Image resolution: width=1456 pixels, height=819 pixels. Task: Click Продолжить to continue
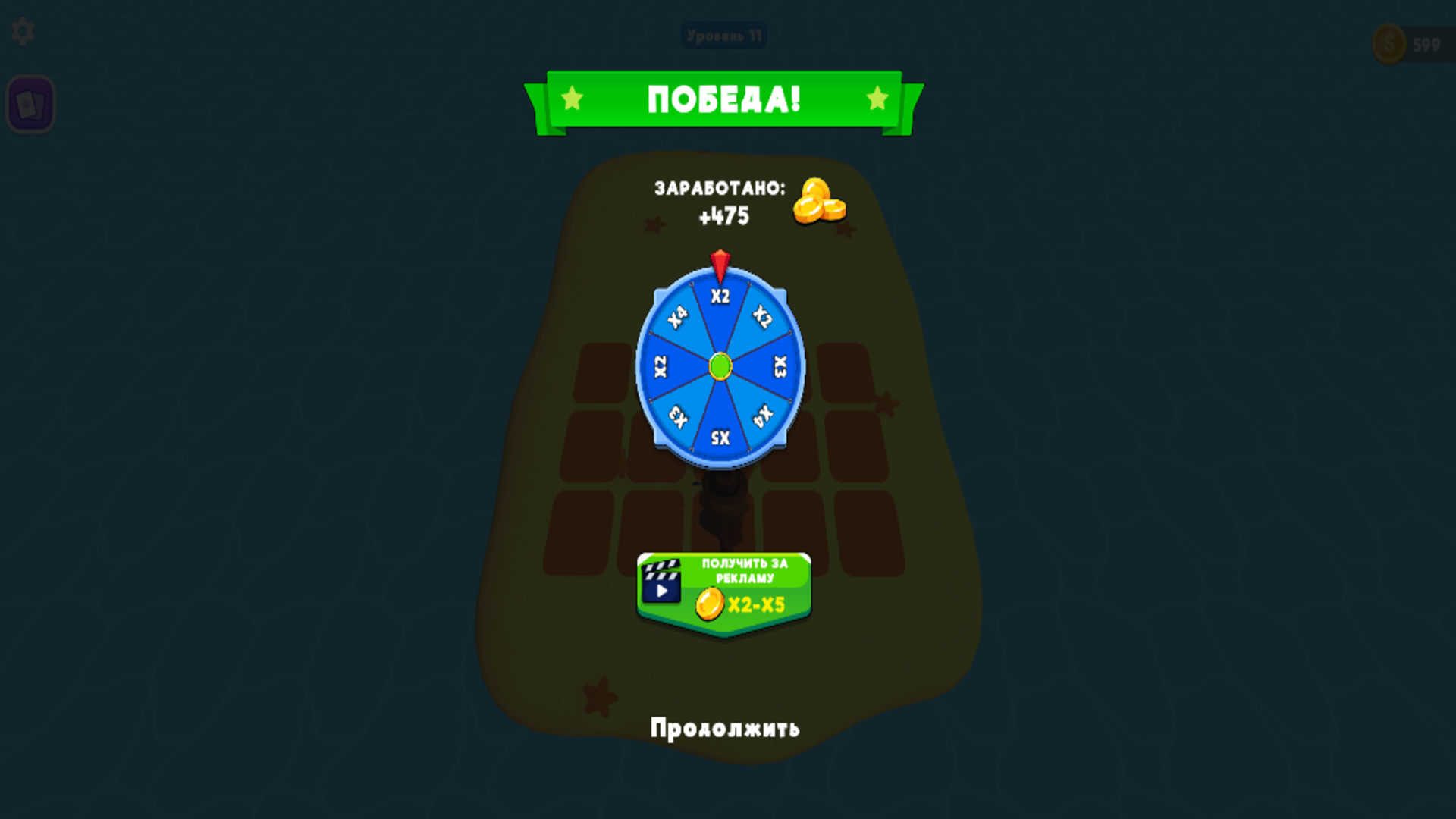[x=723, y=728]
